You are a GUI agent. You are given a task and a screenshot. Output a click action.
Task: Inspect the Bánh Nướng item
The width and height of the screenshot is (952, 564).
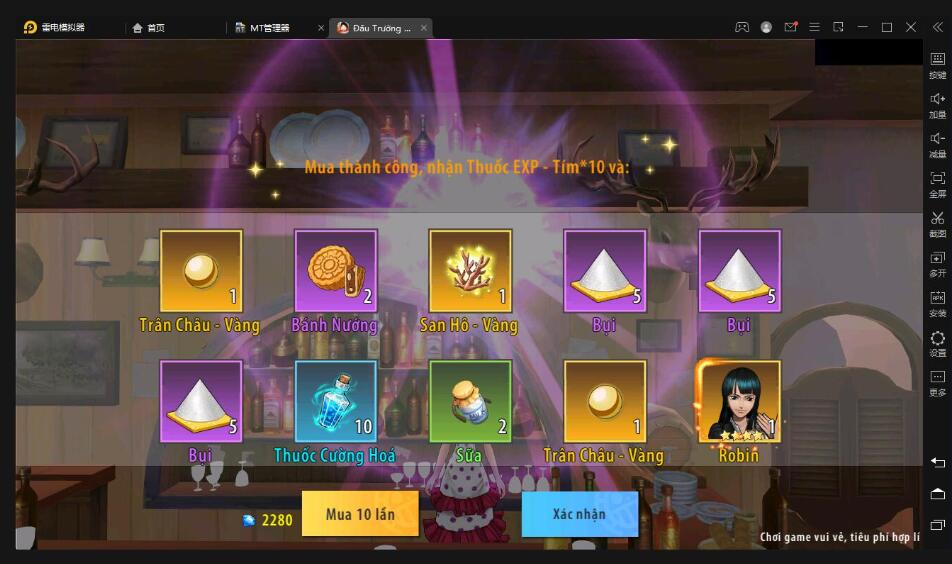336,271
